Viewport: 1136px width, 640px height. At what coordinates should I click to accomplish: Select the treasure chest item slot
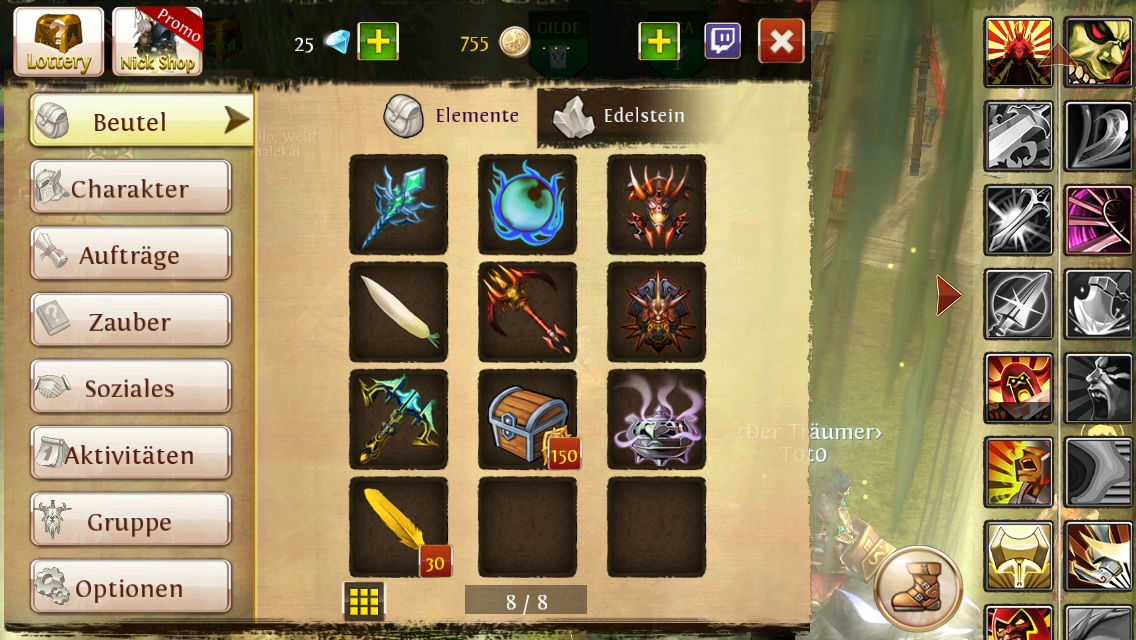pyautogui.click(x=528, y=420)
